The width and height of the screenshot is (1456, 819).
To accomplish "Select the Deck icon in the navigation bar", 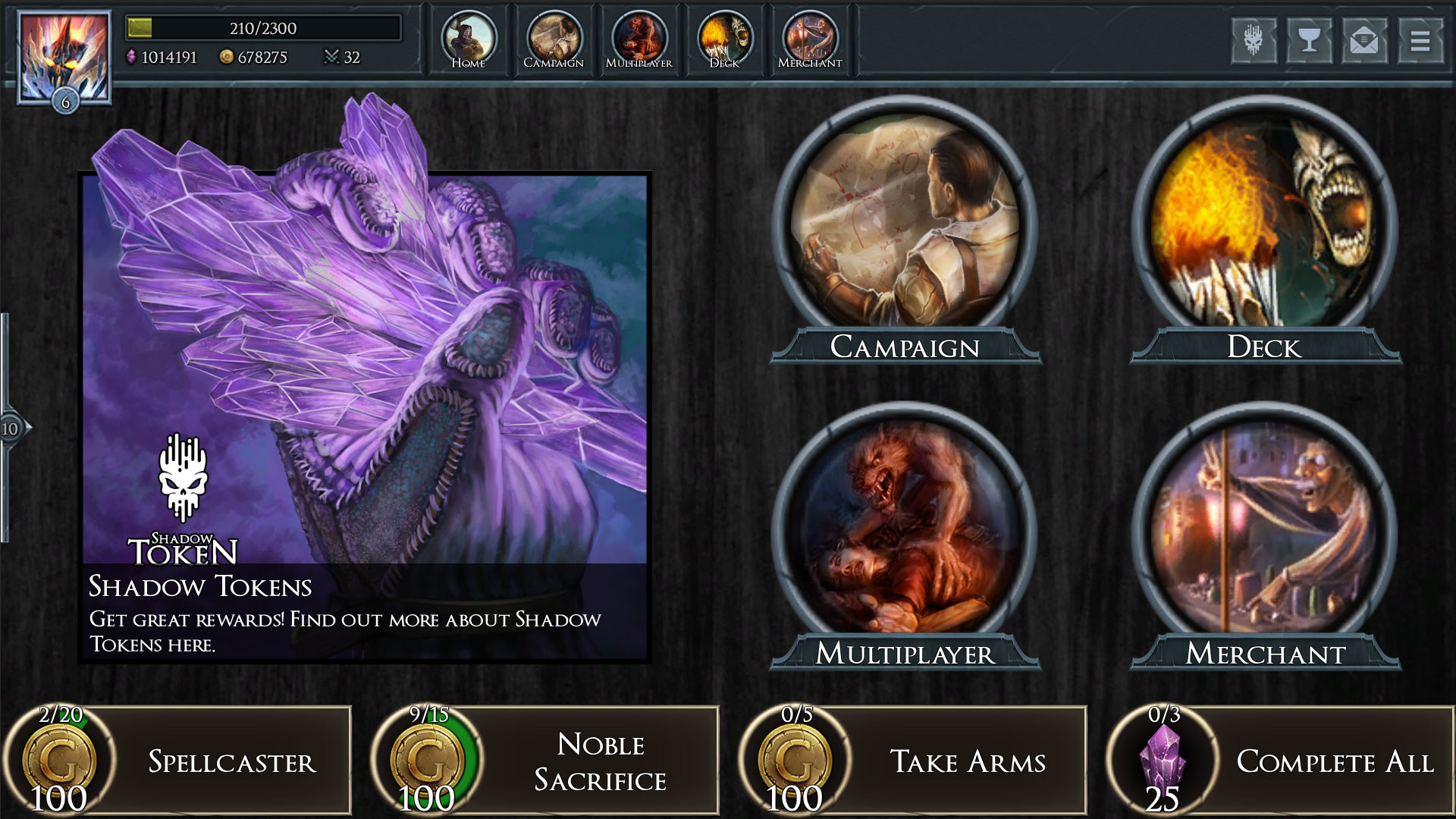I will pyautogui.click(x=724, y=36).
